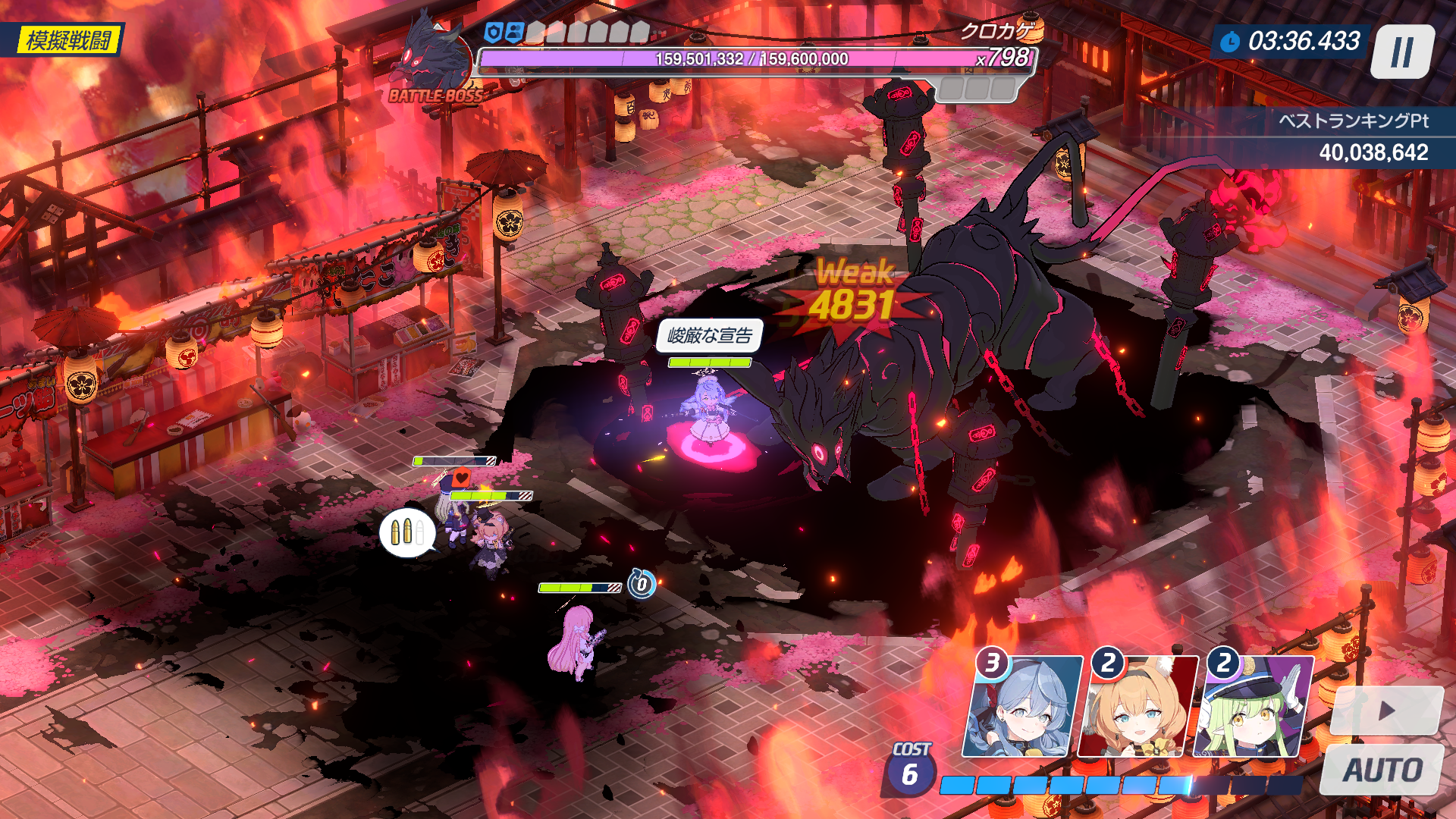Activate the battle speed arrow button
This screenshot has height=819, width=1456.
(x=1386, y=711)
